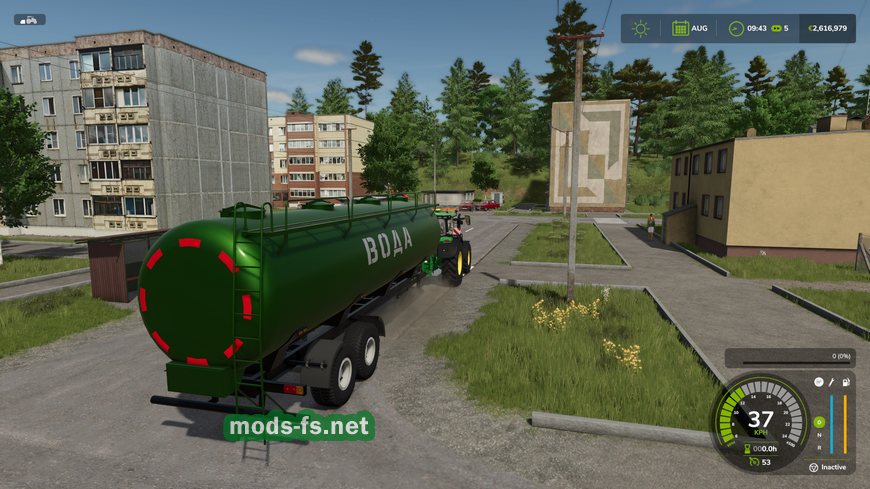The image size is (870, 489).
Task: Select the D drive gear indicator
Action: pyautogui.click(x=819, y=422)
